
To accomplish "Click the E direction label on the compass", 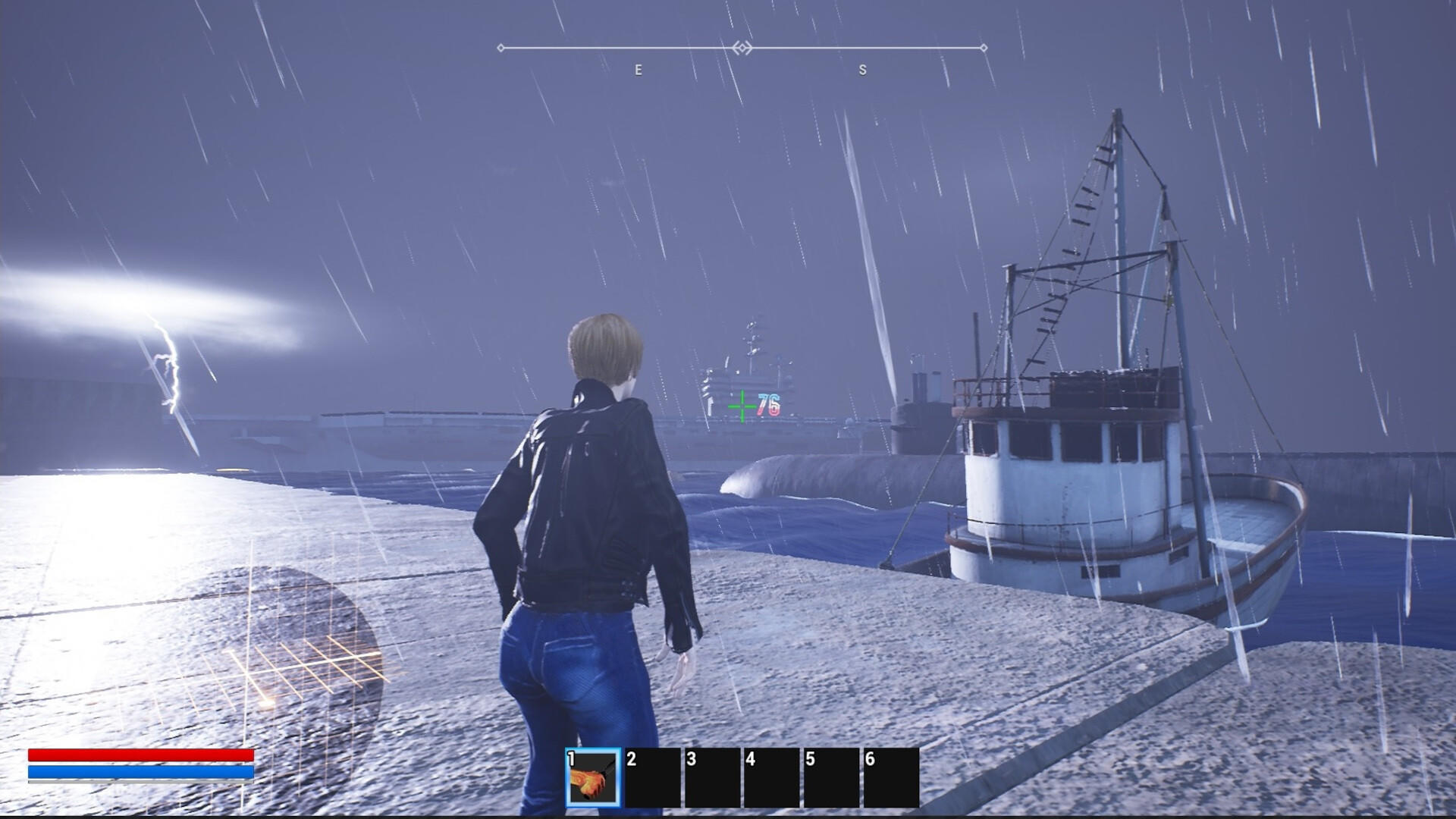I will (638, 71).
